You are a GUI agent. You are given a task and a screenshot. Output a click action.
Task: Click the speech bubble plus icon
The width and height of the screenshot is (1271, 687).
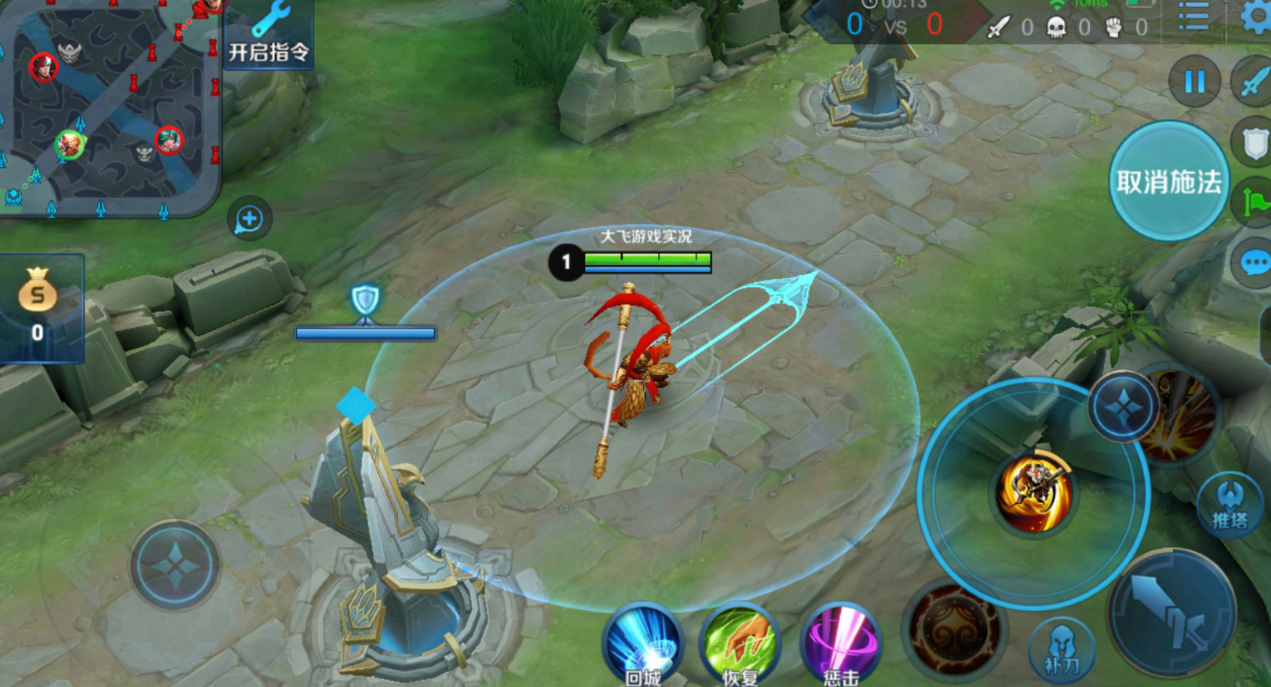coord(249,219)
